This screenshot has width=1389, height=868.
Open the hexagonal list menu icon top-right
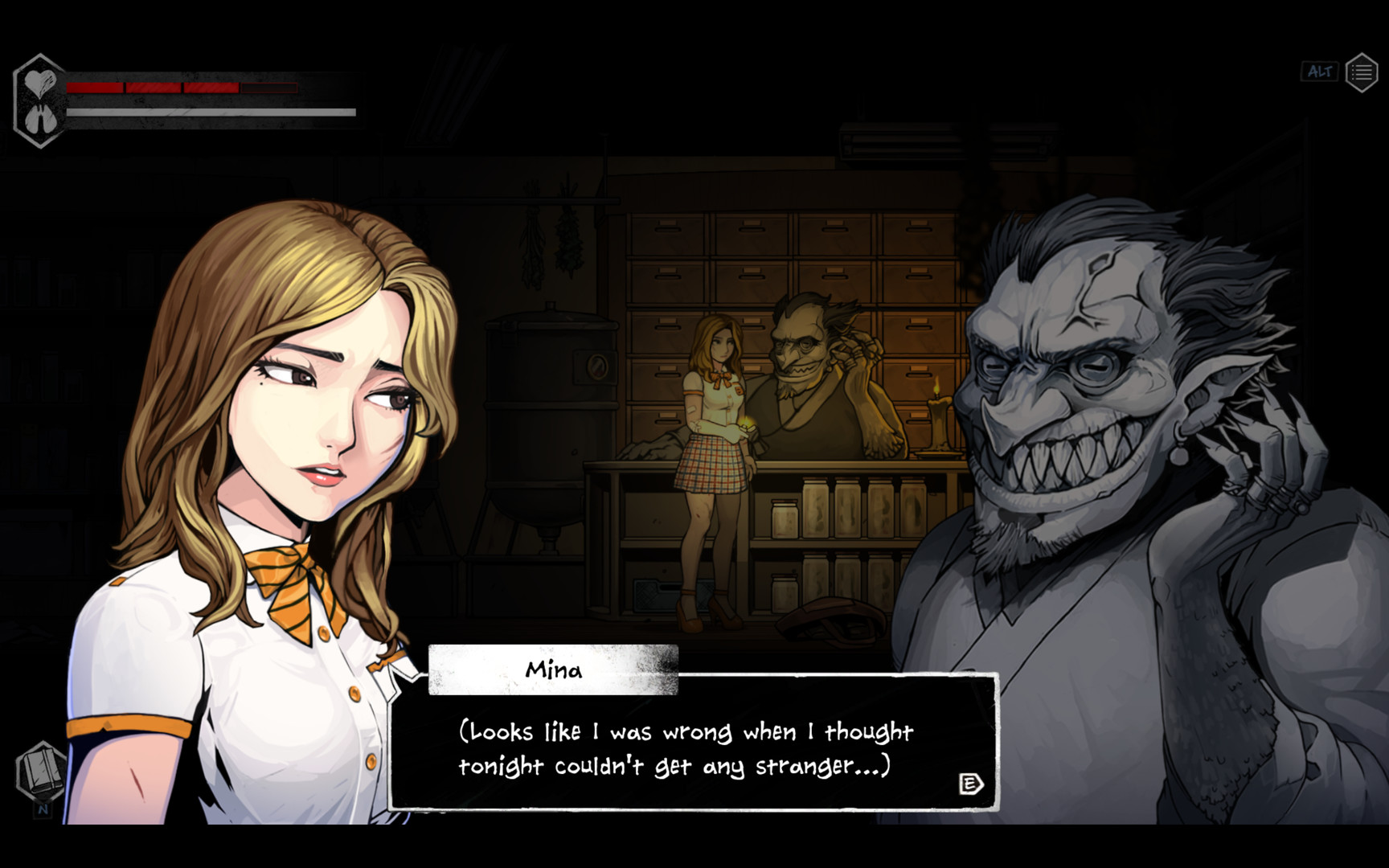[x=1362, y=71]
